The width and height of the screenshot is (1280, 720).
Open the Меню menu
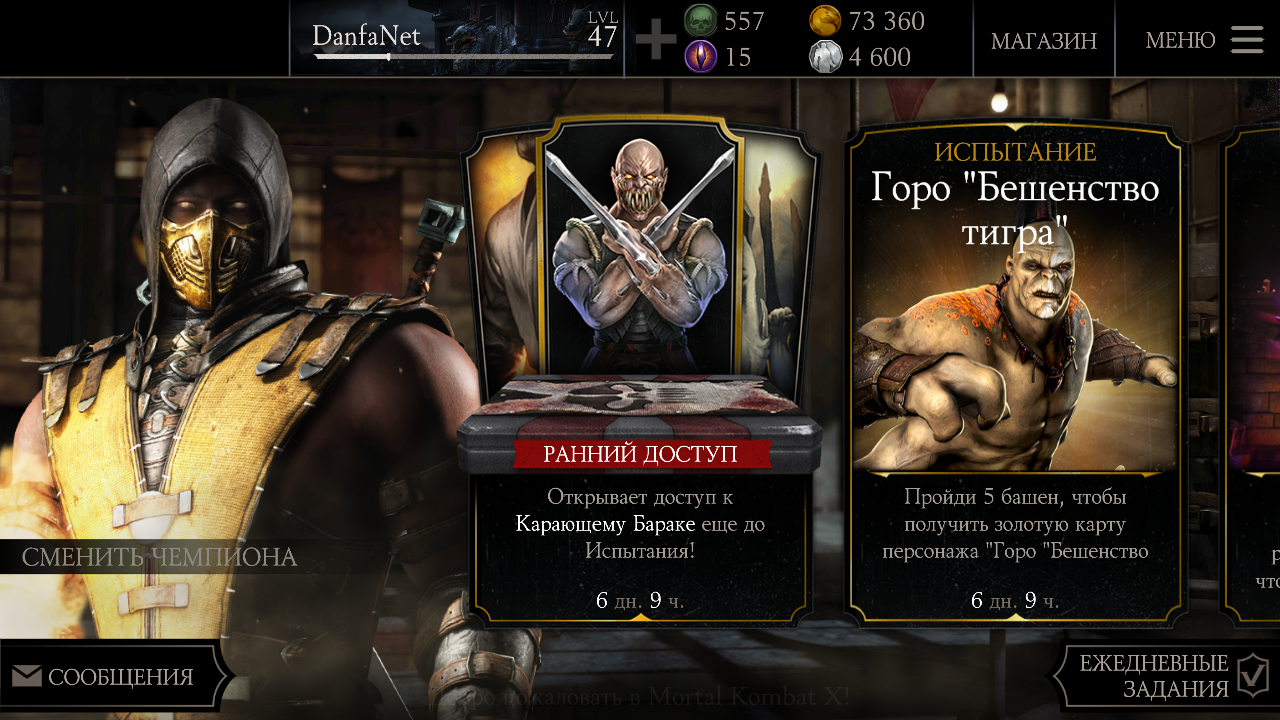coord(1203,40)
